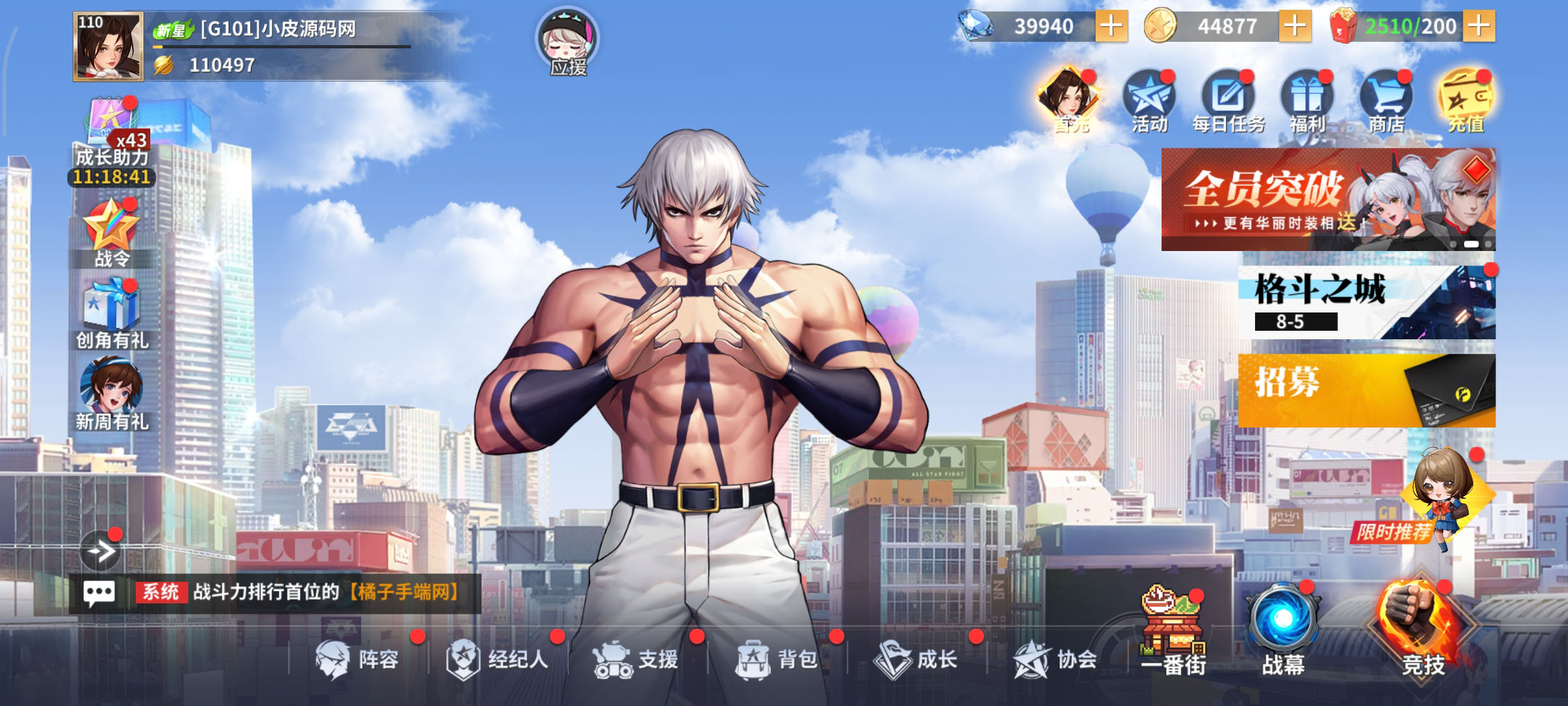Open the 战令 battle pass
The image size is (1568, 706).
(112, 233)
